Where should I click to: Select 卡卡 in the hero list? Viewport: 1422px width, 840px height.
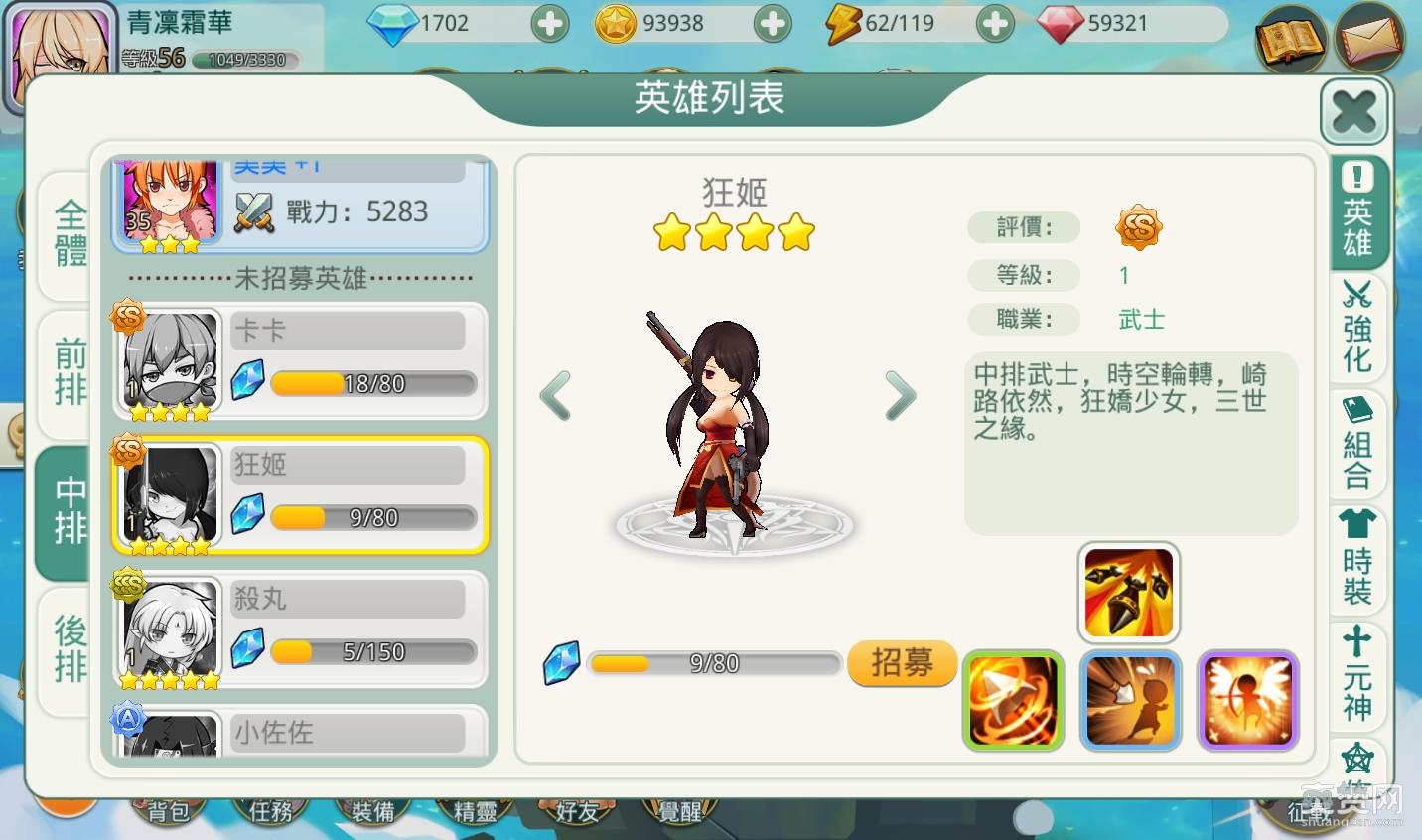[299, 361]
